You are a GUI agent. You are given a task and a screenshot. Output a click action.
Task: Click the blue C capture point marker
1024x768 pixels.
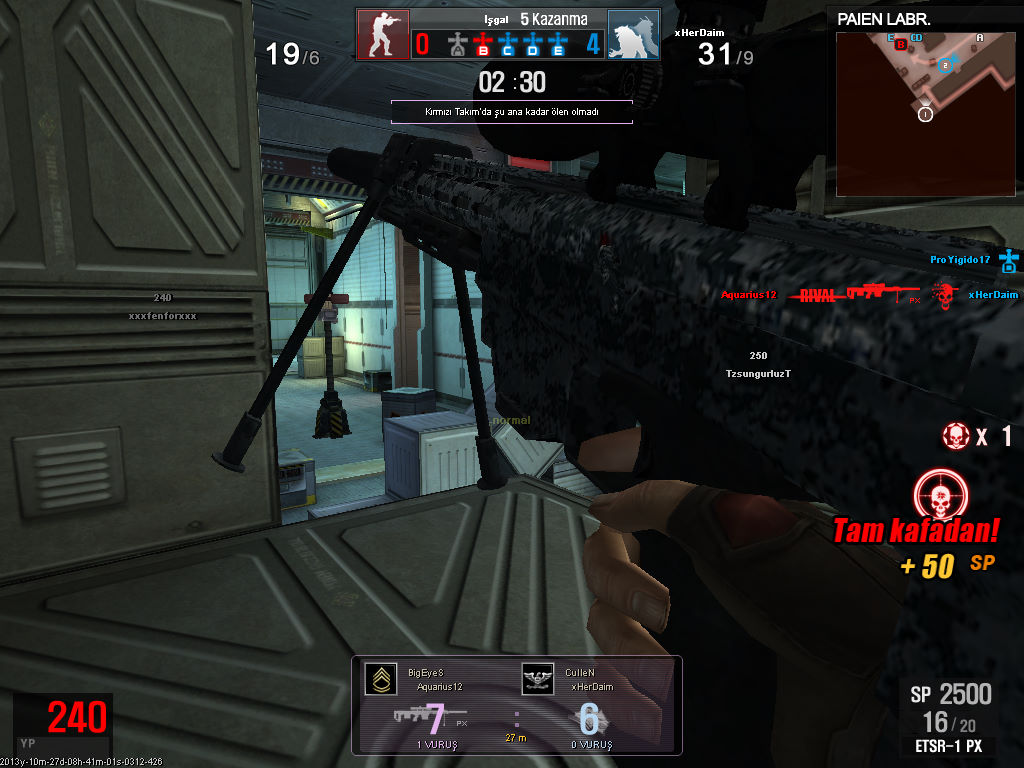tap(509, 44)
